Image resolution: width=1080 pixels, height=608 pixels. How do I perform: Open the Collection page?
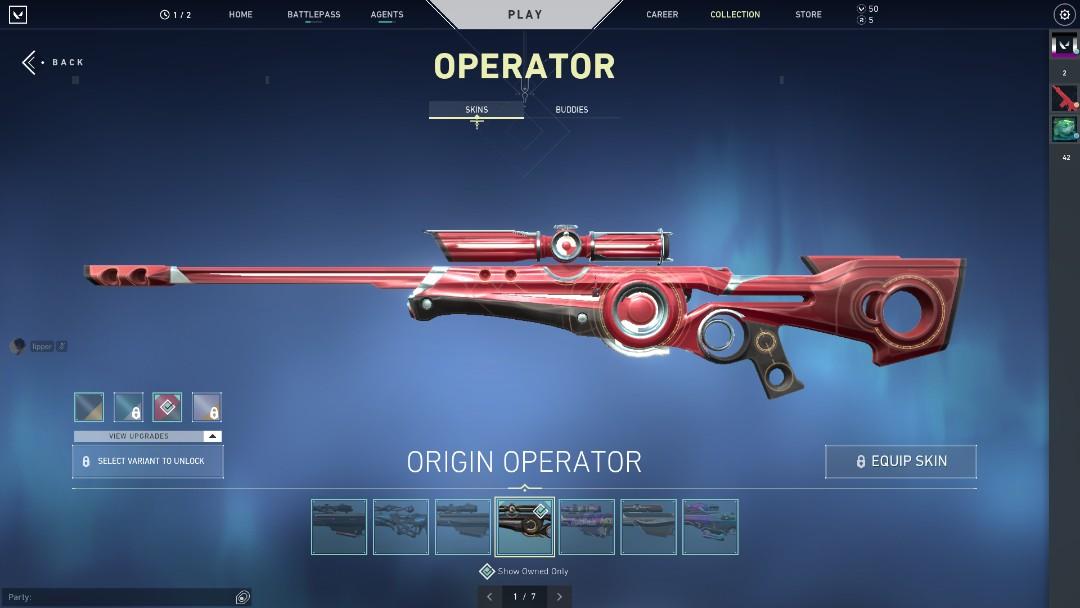point(735,15)
